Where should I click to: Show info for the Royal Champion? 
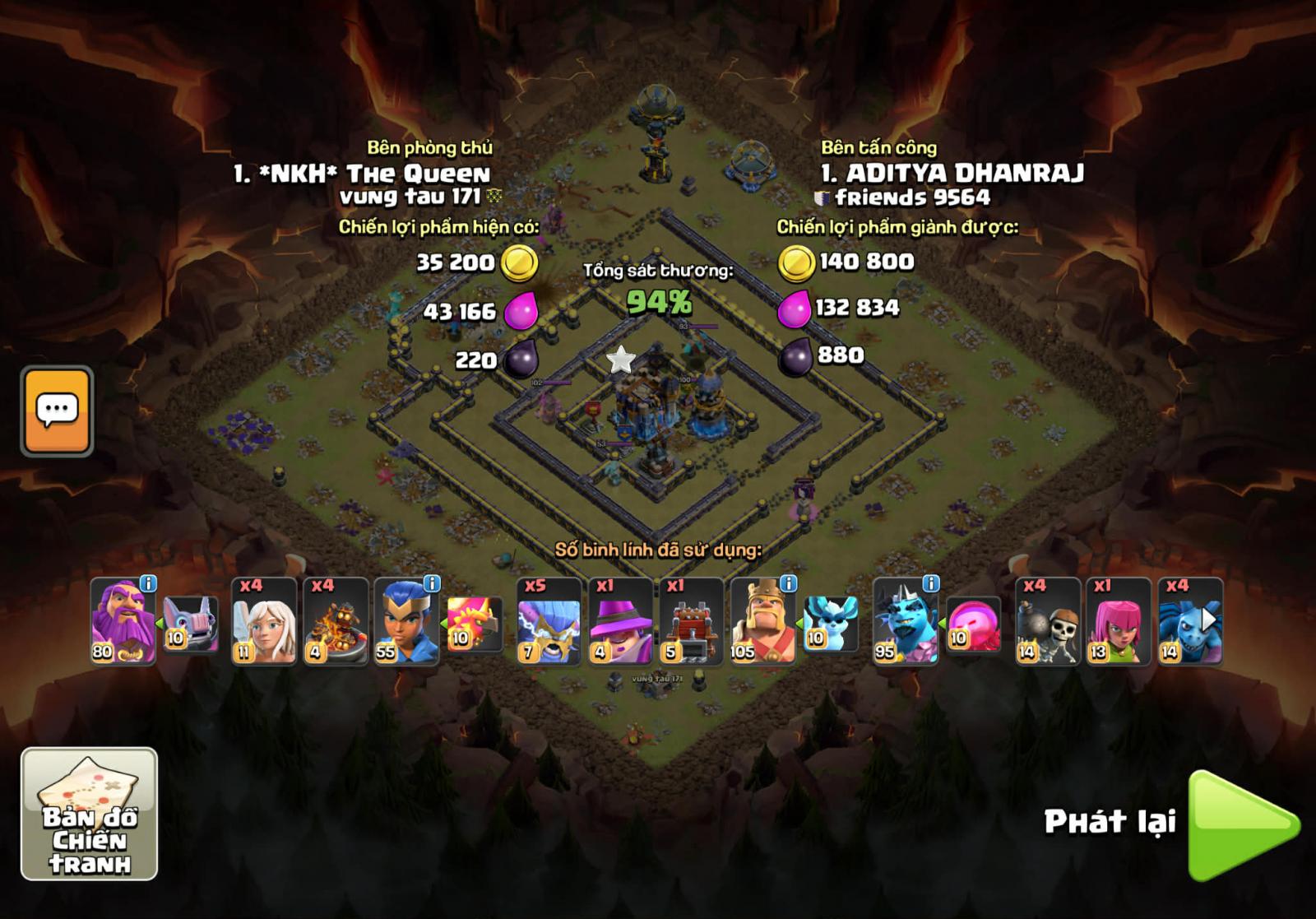click(432, 583)
